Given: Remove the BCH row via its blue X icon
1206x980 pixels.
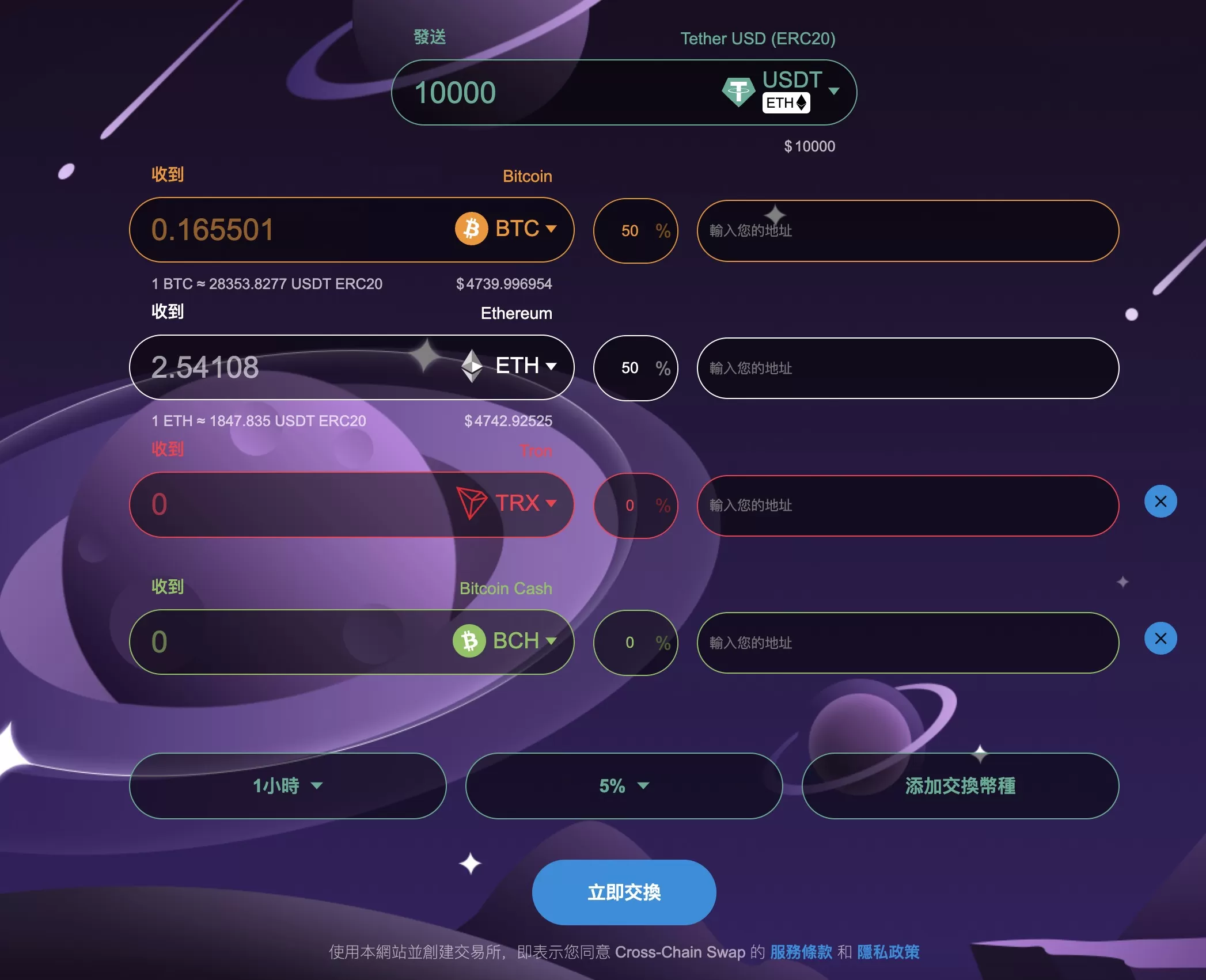Looking at the screenshot, I should click(1160, 639).
